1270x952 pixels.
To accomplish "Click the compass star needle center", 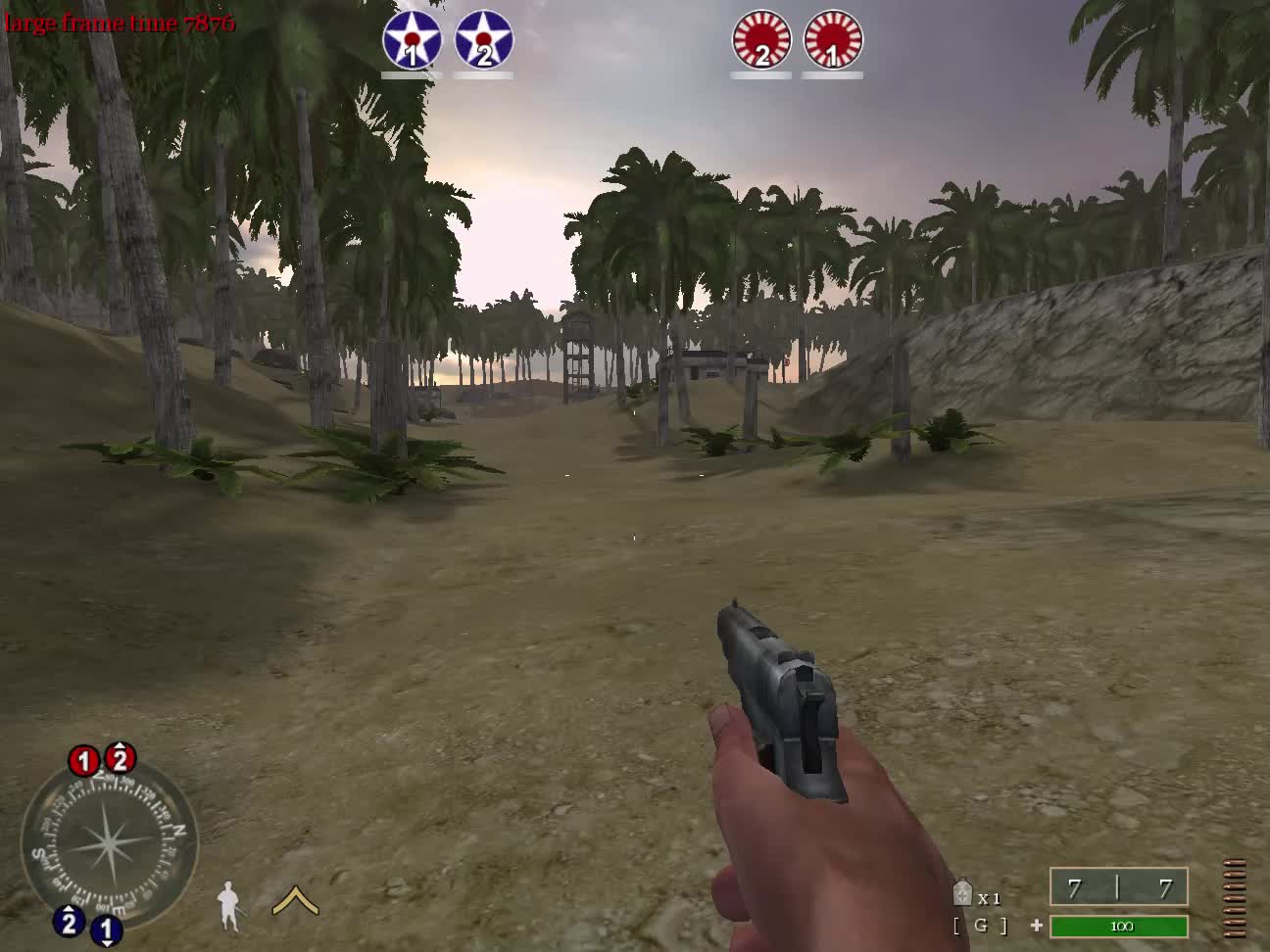I will (108, 844).
